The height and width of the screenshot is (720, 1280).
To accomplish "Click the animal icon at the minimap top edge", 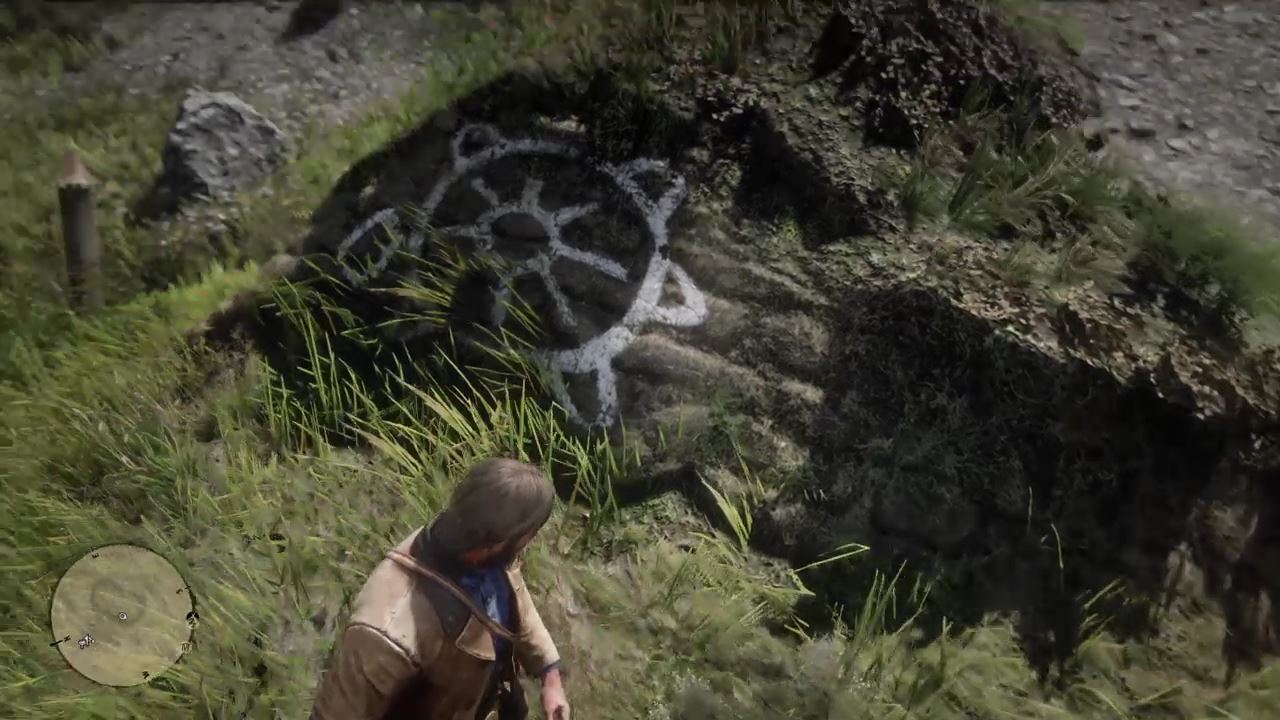I will 94,556.
